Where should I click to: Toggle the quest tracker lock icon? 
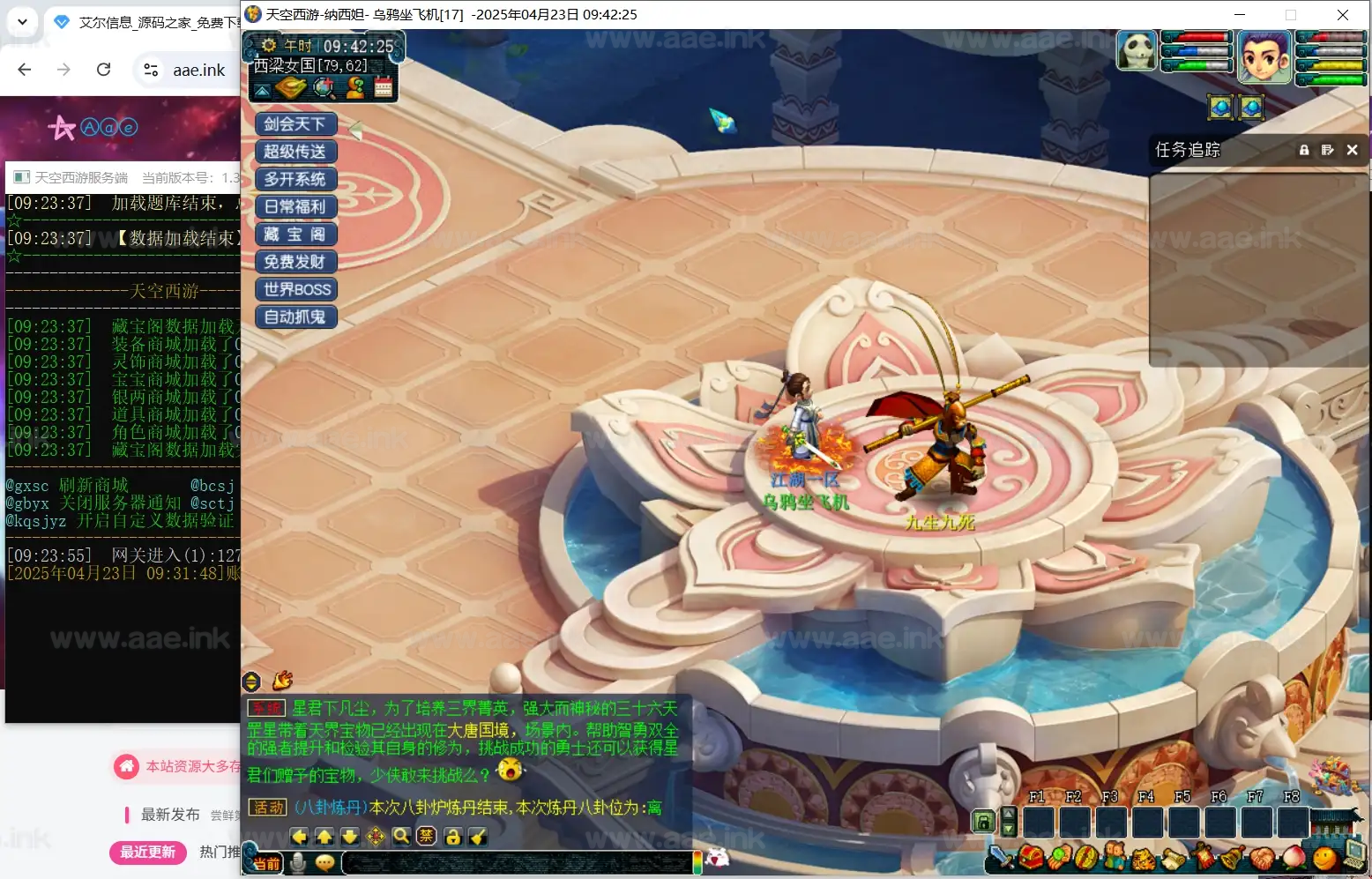[1304, 150]
